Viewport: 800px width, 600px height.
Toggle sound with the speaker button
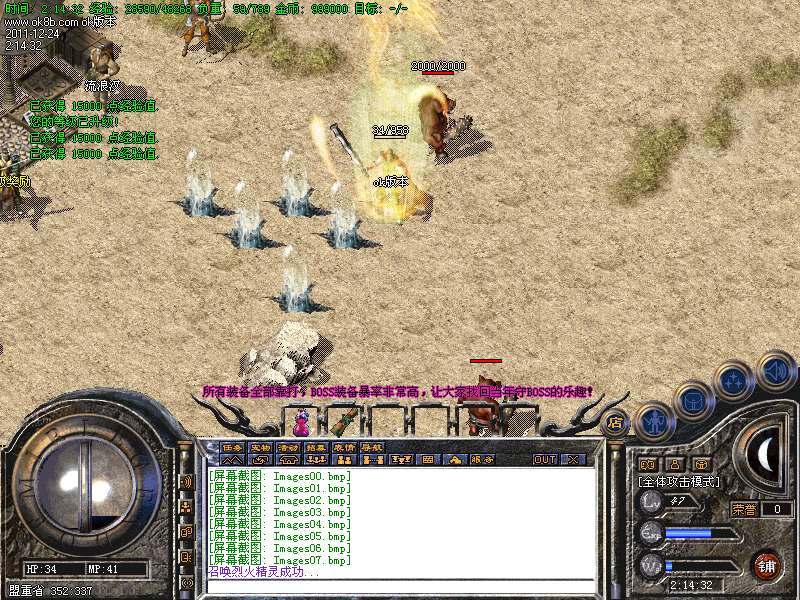click(x=775, y=370)
